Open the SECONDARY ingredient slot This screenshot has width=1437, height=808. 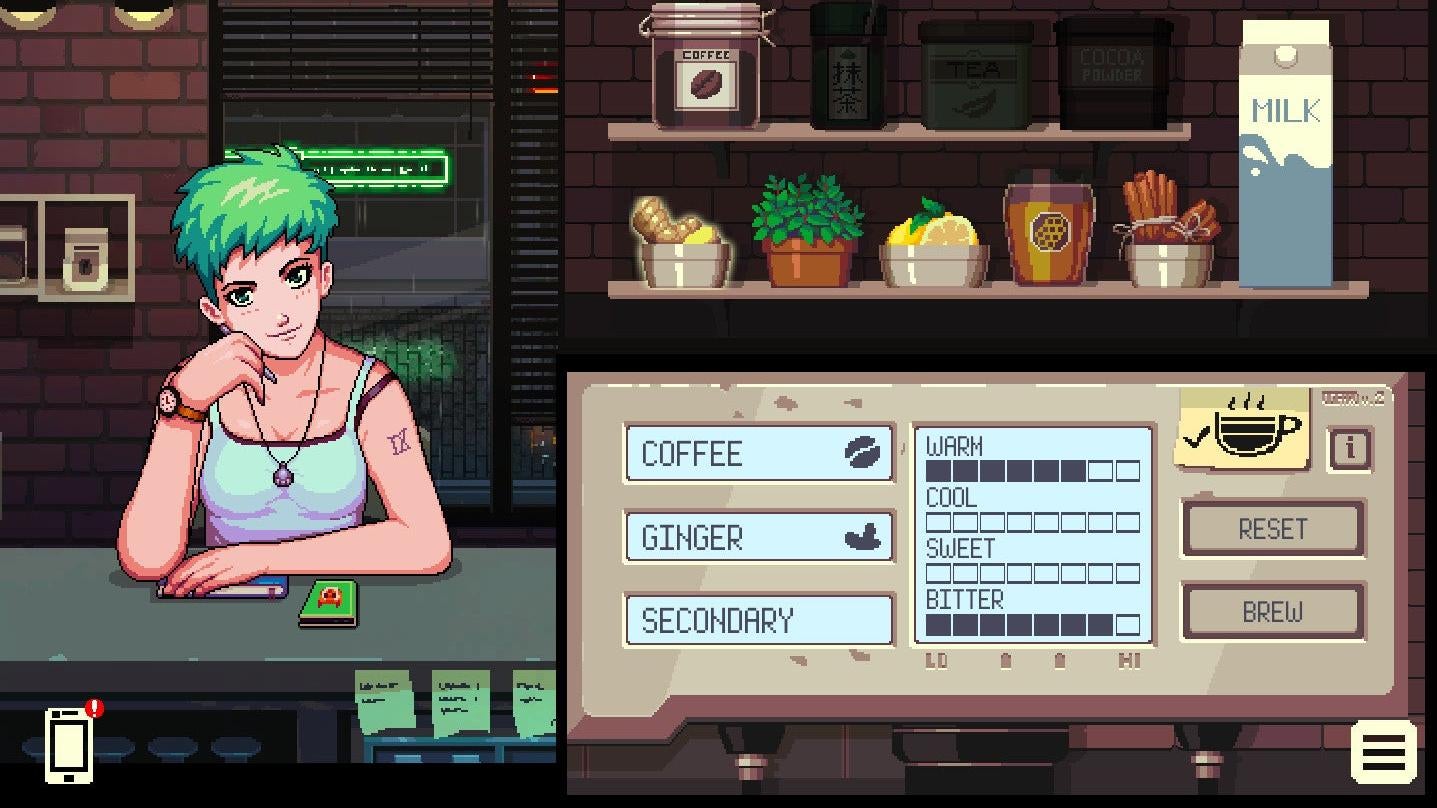click(758, 620)
